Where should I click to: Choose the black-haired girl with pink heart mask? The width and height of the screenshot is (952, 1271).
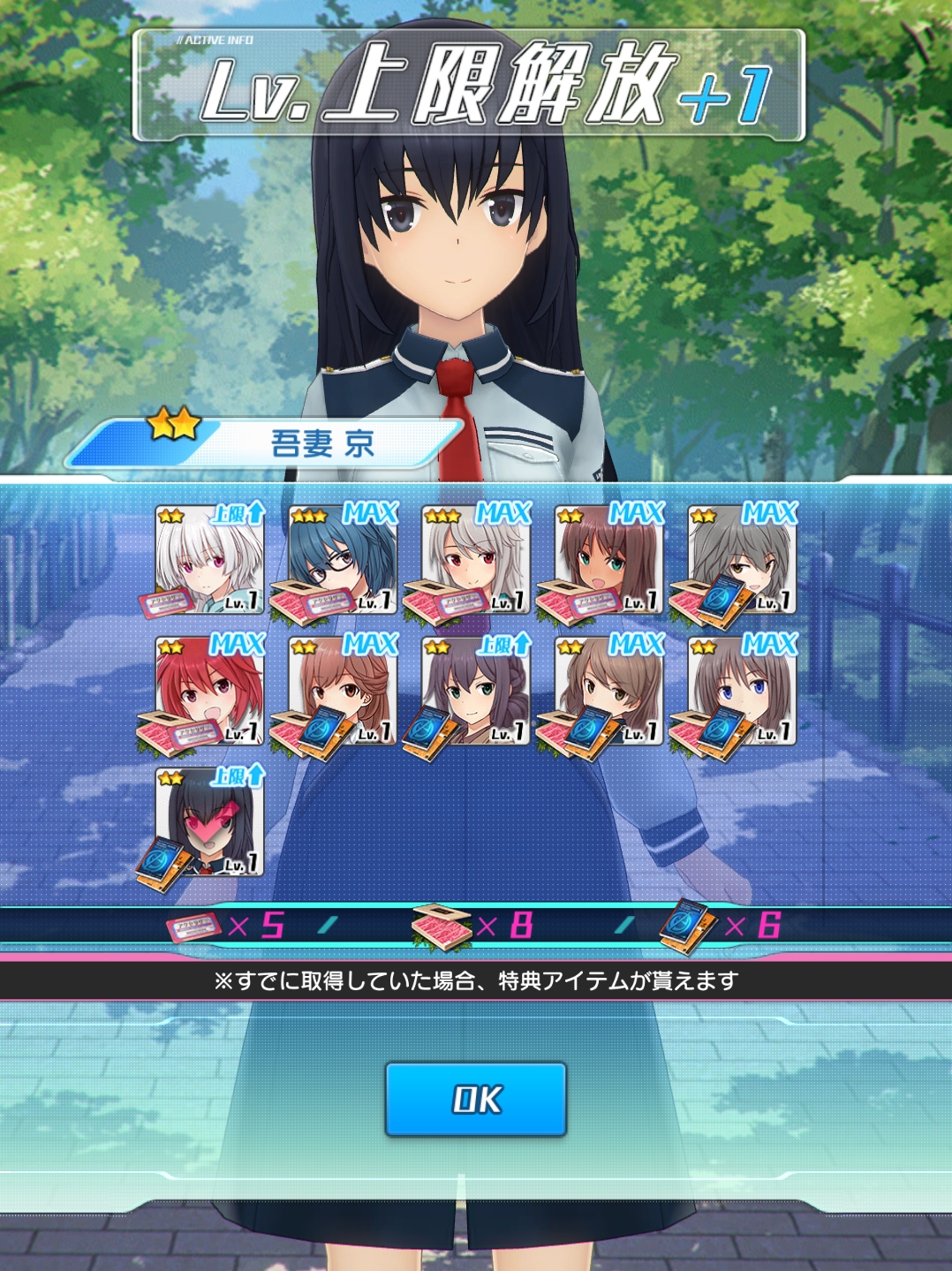click(210, 823)
